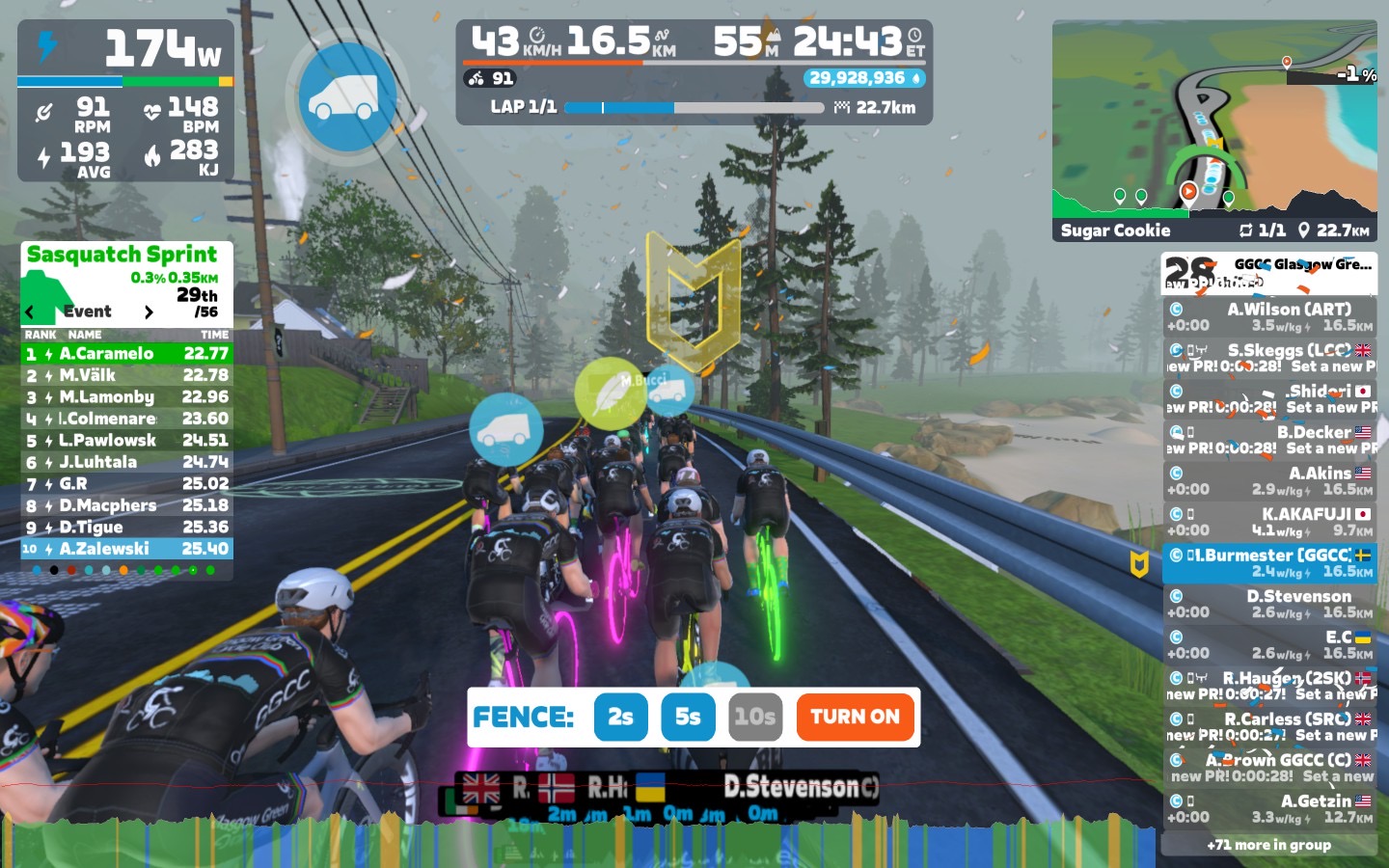Set the fence to 2s
1389x868 pixels.
[620, 717]
